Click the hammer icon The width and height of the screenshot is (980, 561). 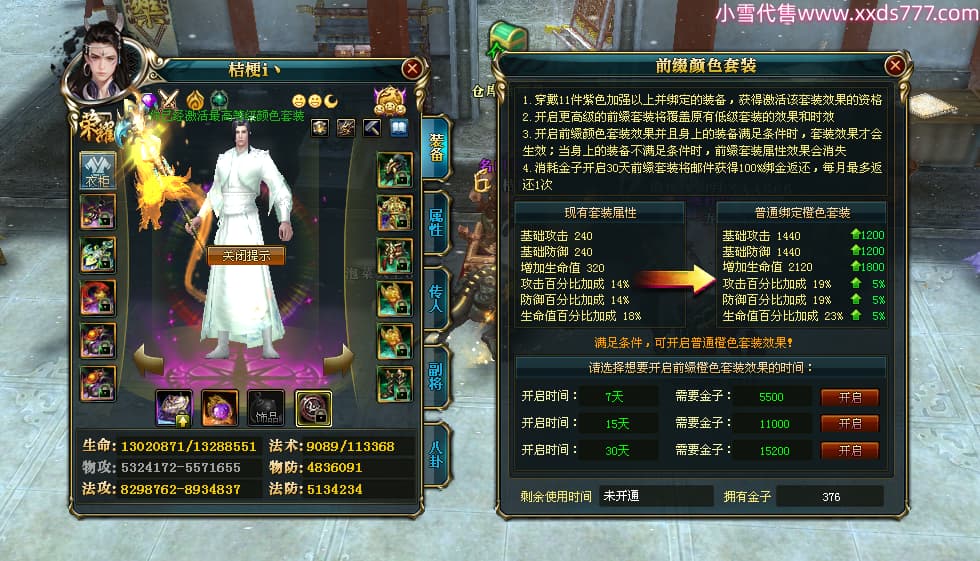(x=373, y=128)
